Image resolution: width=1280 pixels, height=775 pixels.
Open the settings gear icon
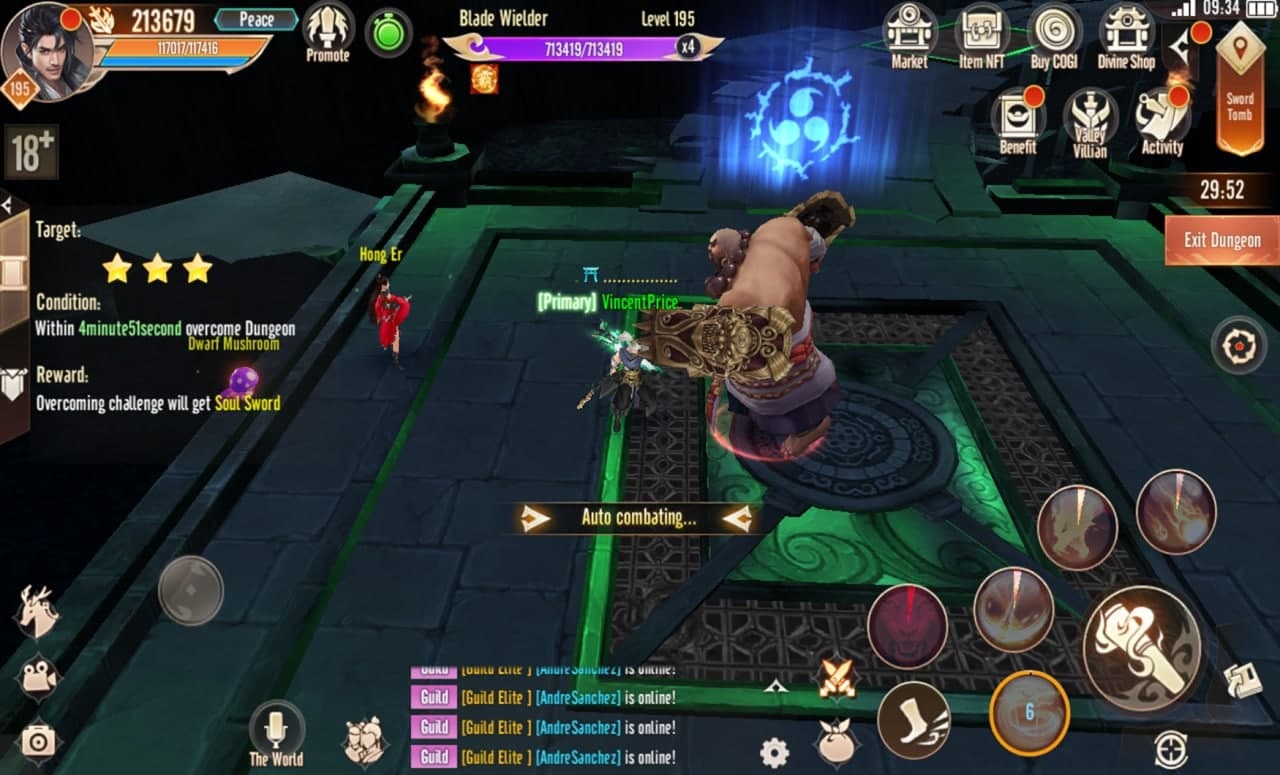point(774,752)
